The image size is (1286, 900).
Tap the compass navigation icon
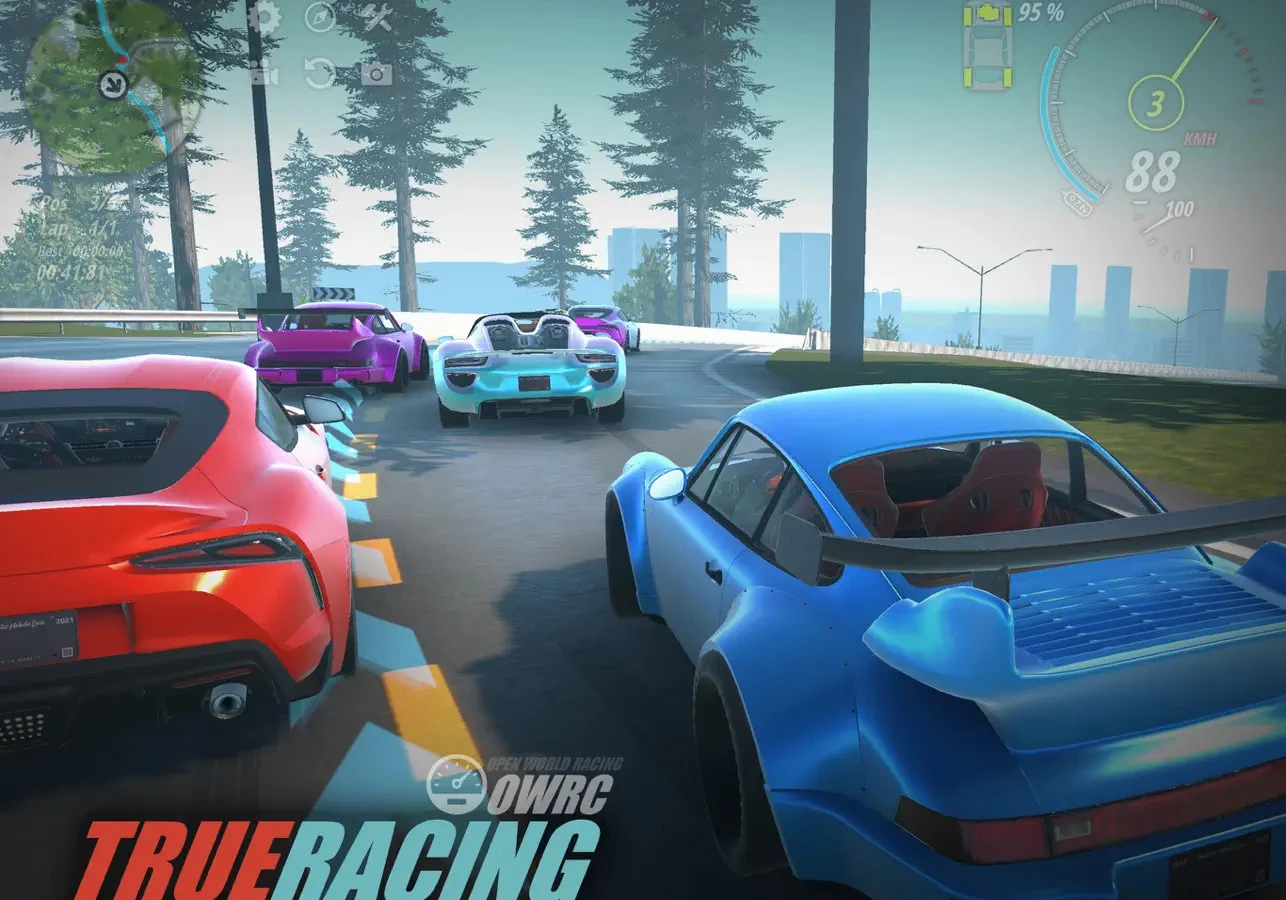click(320, 17)
